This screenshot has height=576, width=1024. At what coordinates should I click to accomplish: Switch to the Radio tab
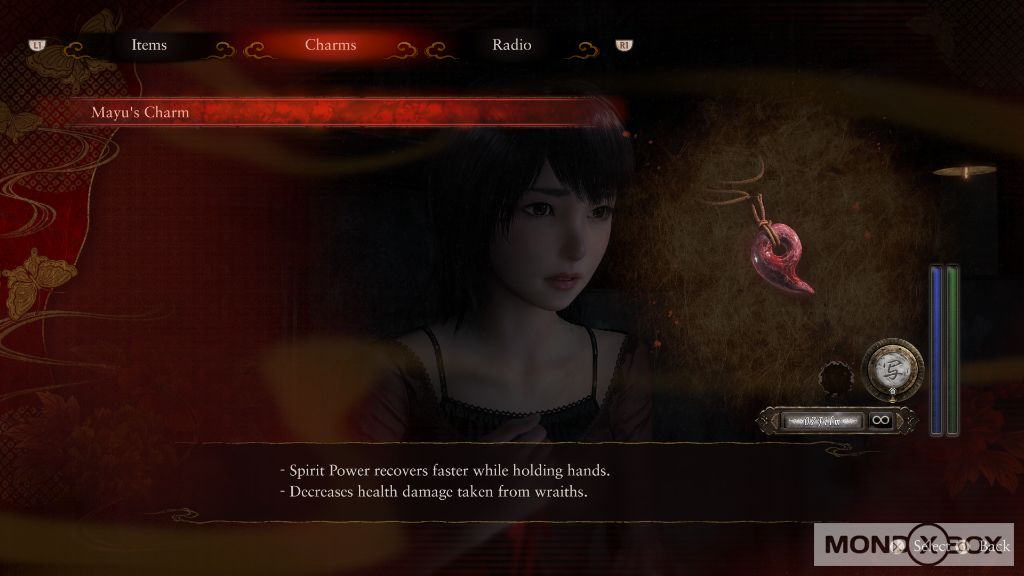pyautogui.click(x=512, y=45)
